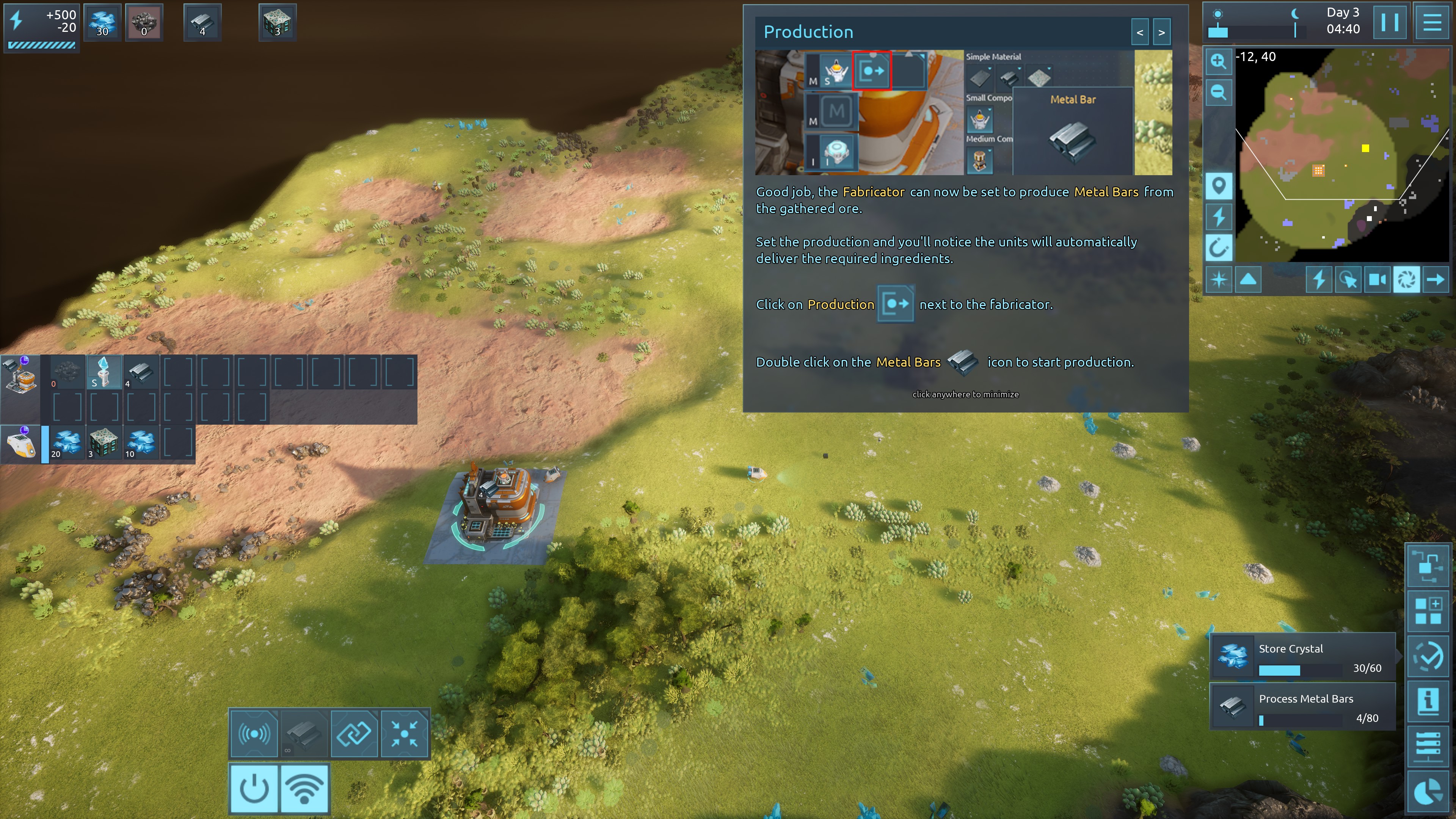
Task: Activate the broadcast signal command button
Action: (254, 734)
